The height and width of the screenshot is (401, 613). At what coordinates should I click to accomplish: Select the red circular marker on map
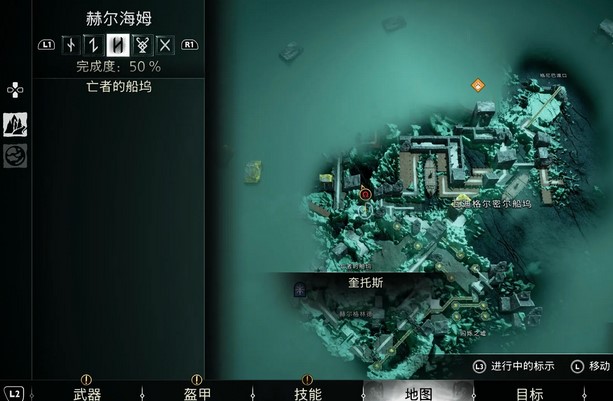(365, 194)
